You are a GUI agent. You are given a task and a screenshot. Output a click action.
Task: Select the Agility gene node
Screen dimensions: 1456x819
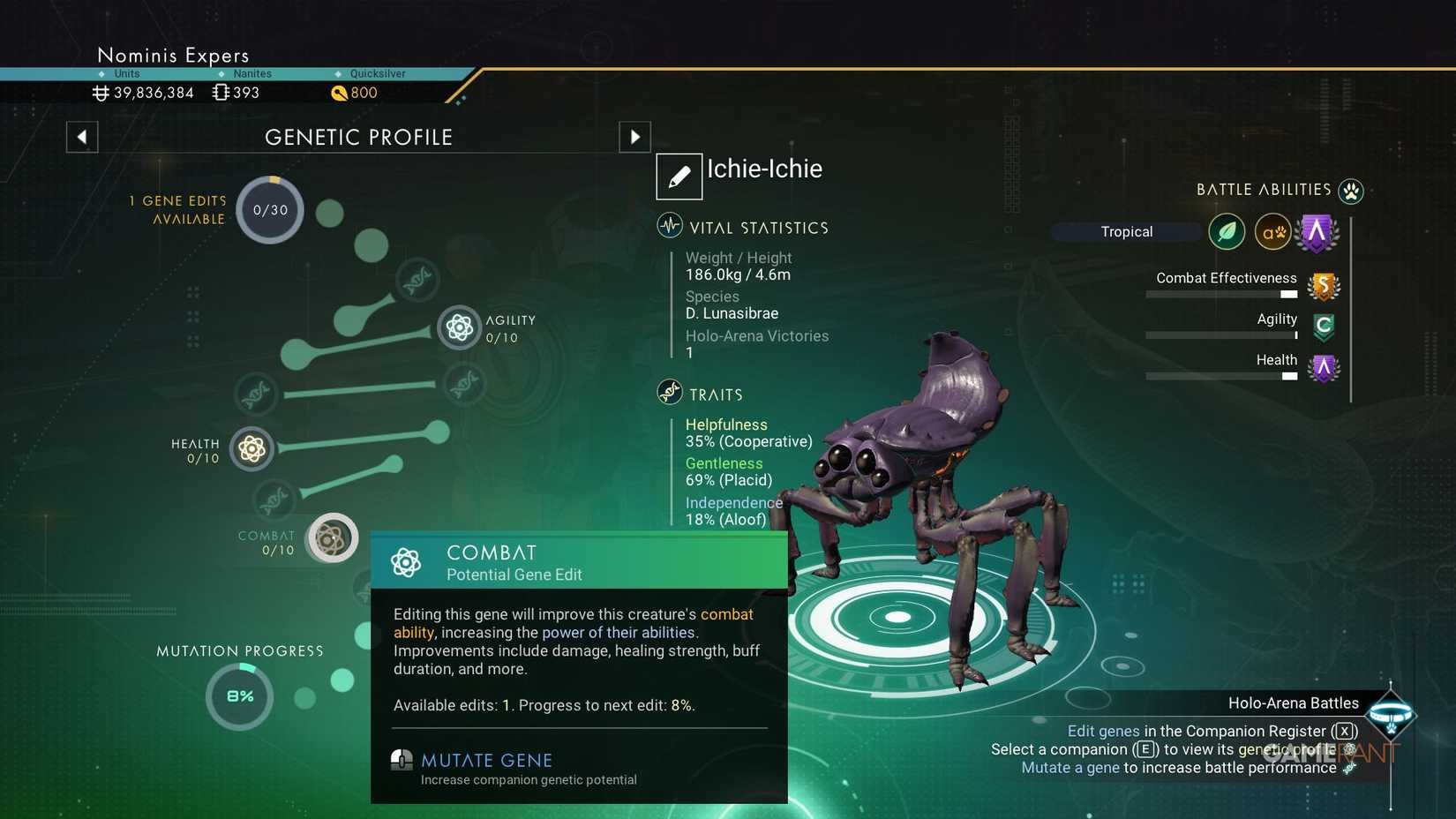point(459,327)
